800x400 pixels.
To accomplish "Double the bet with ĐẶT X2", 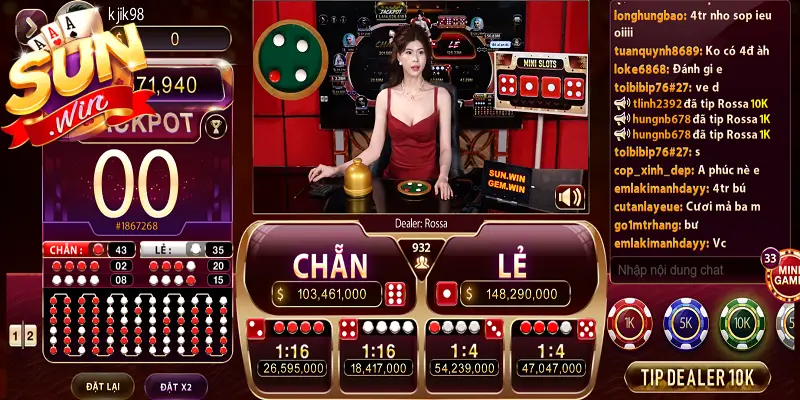I will coord(175,386).
